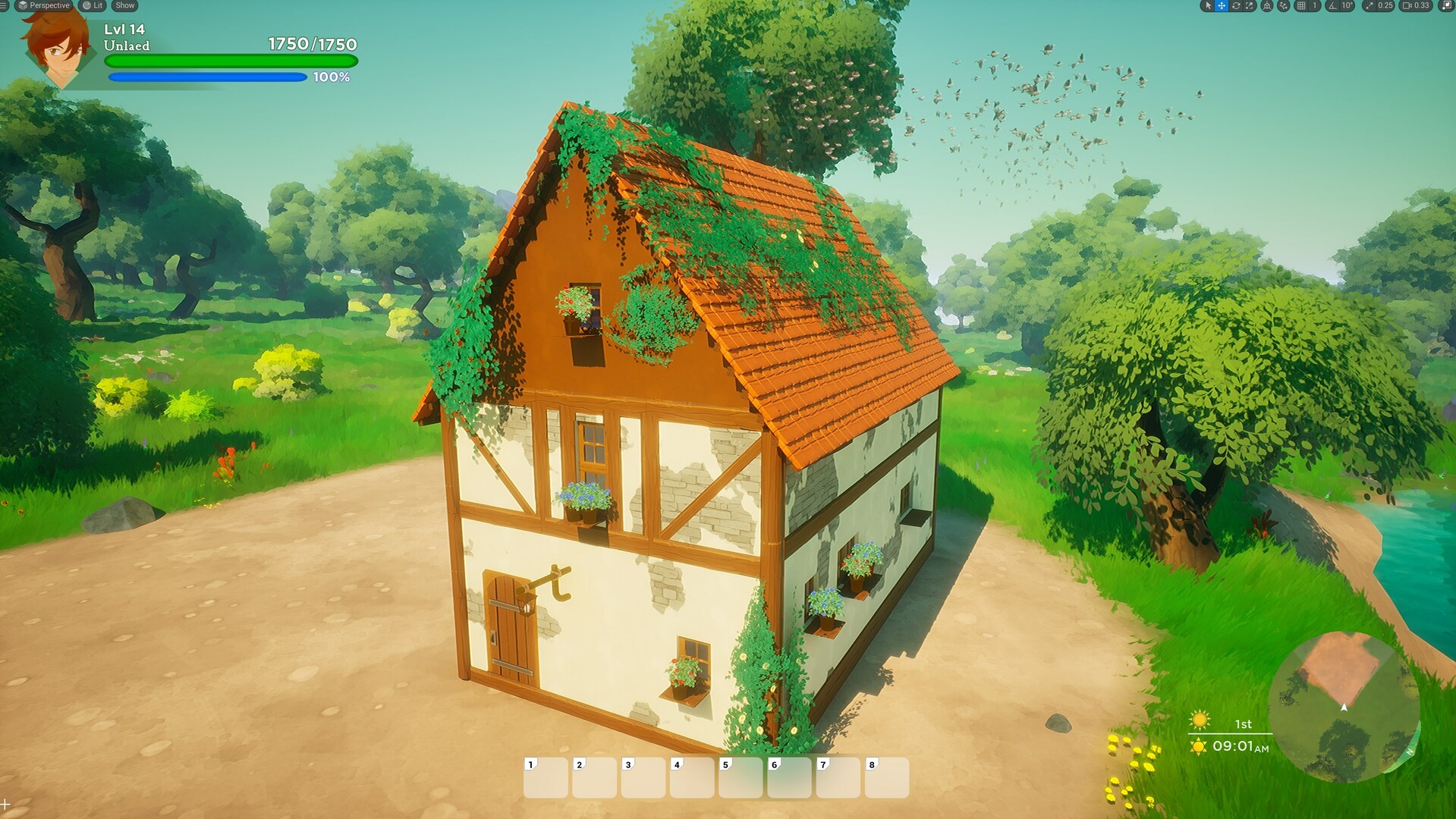This screenshot has height=819, width=1456.
Task: Activate the Rotate tool
Action: point(1236,6)
